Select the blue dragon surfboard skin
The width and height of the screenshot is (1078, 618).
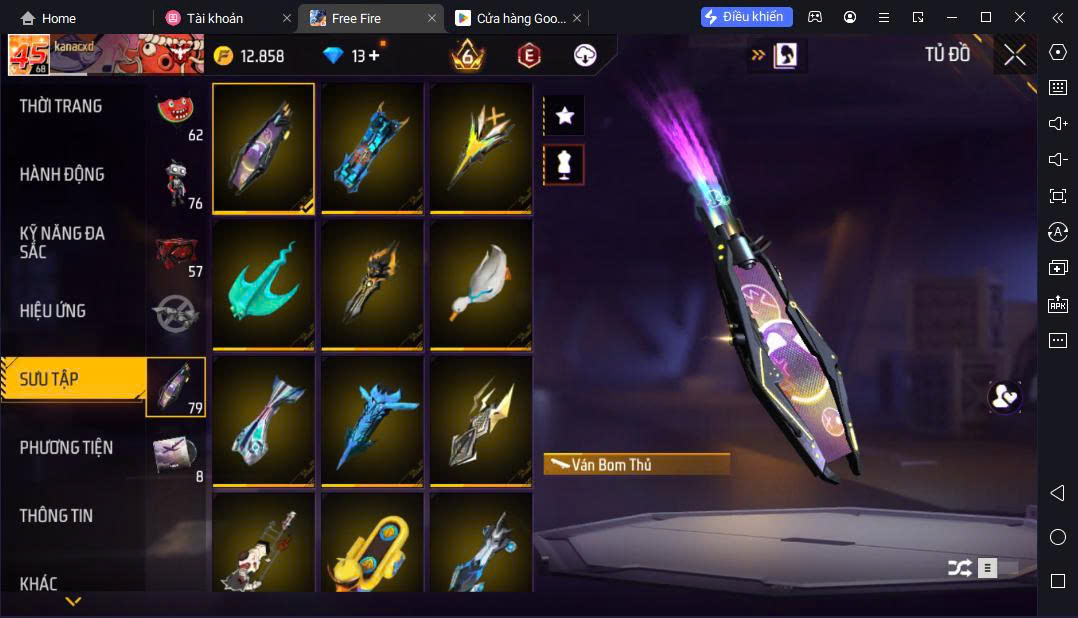click(x=372, y=421)
